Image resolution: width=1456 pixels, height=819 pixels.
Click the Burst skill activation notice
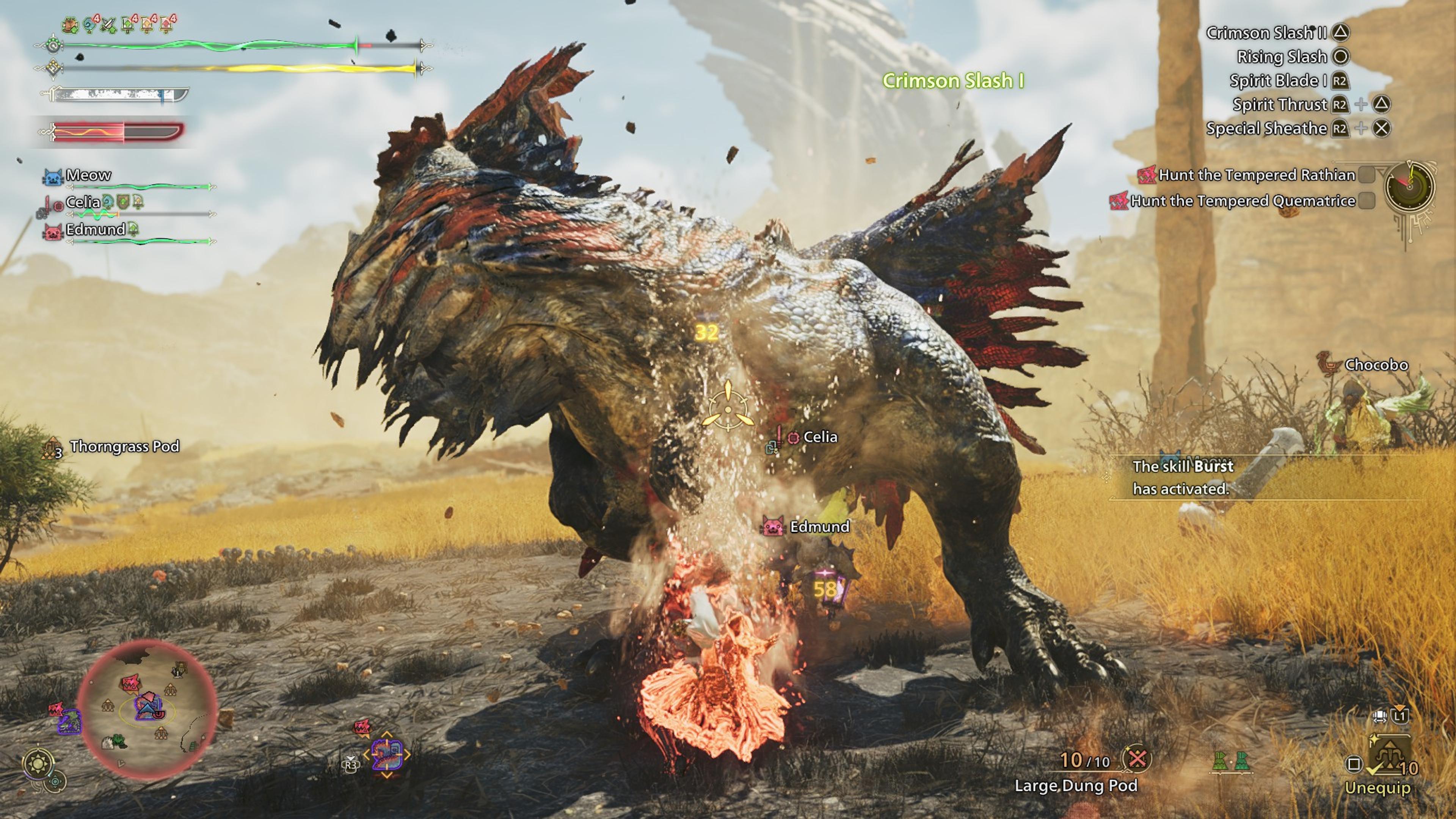(1183, 478)
